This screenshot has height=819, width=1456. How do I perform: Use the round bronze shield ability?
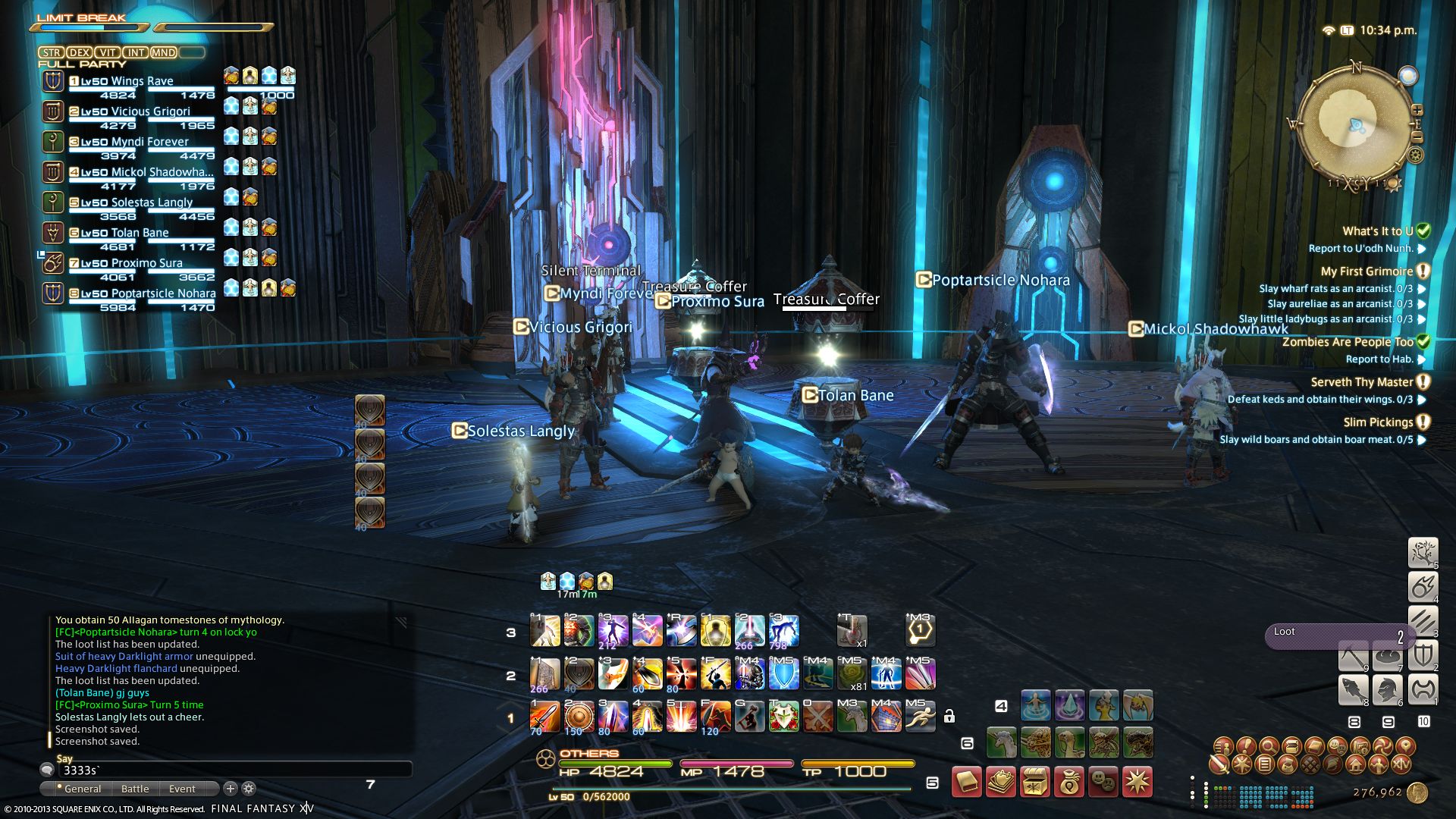579,717
